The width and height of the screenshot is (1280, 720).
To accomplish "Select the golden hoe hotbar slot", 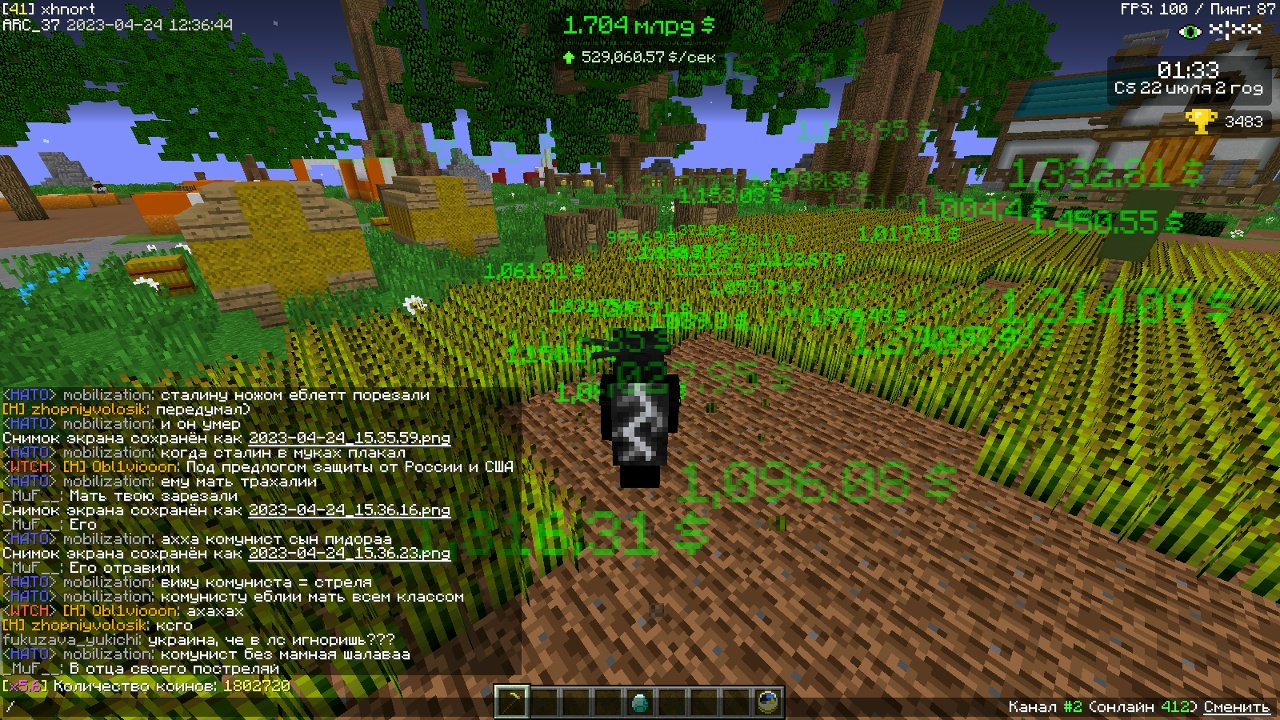I will (x=513, y=702).
